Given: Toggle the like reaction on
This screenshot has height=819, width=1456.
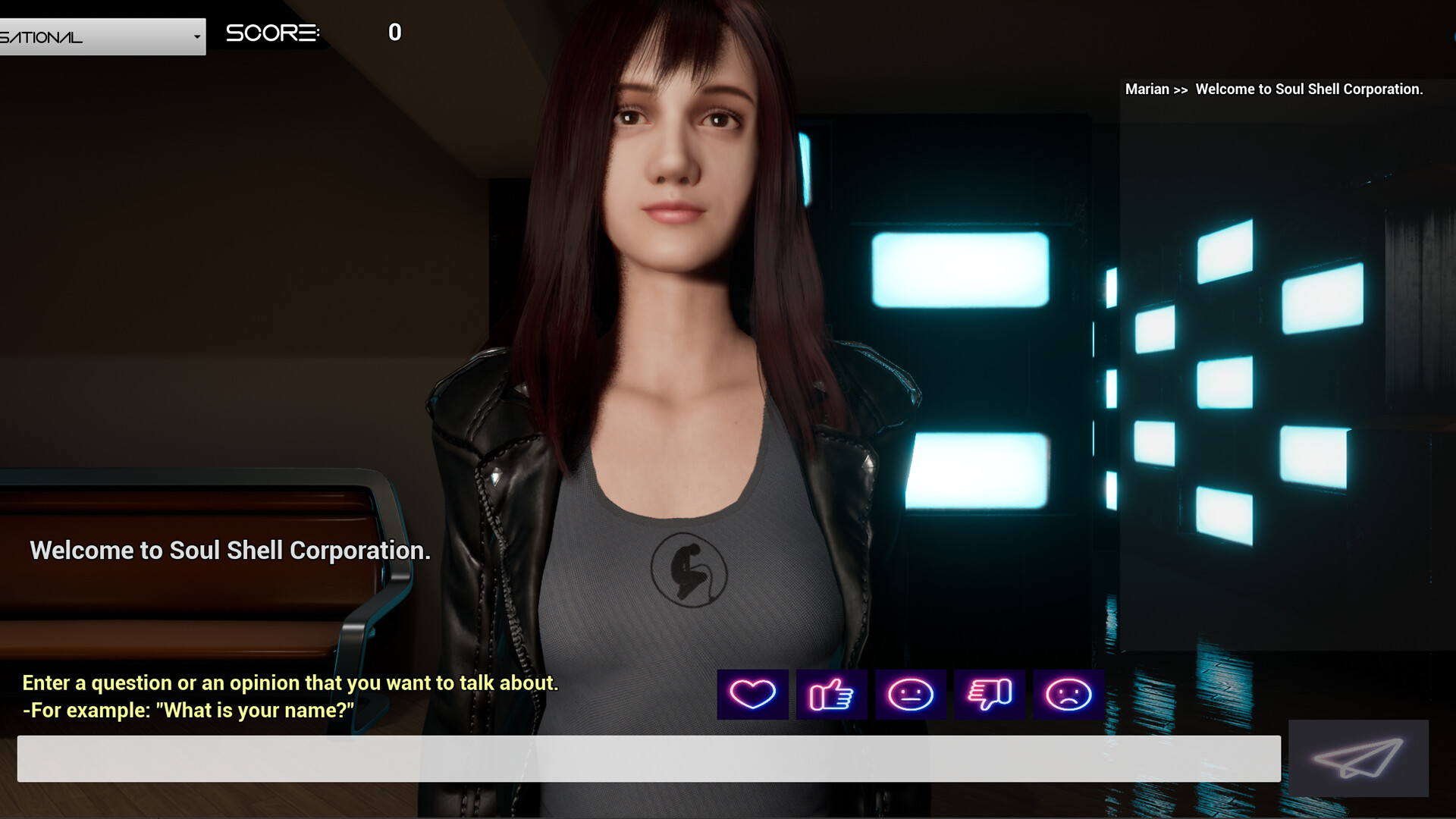Looking at the screenshot, I should click(x=832, y=694).
